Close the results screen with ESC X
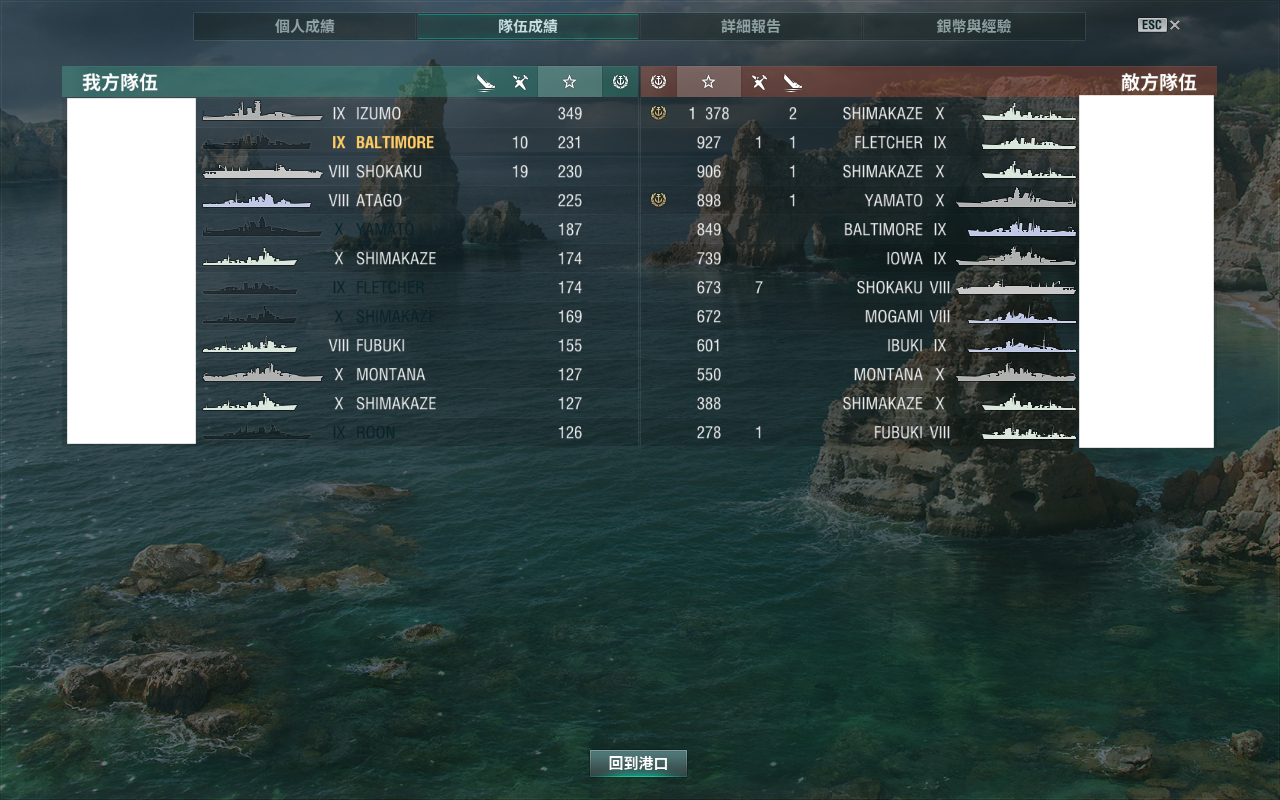 point(1160,25)
